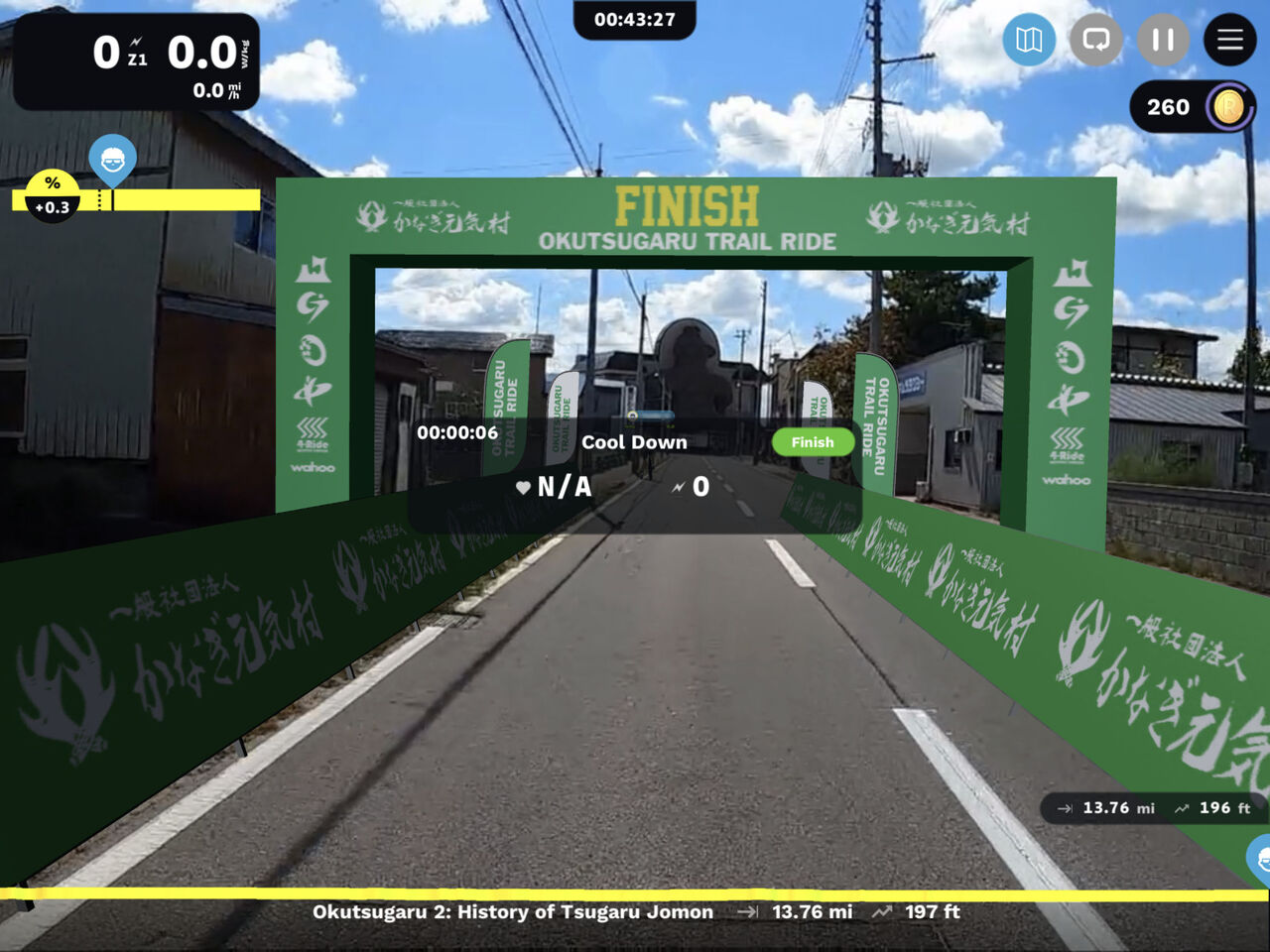Open the blue avatar tab at right edge
1270x952 pixels.
click(x=1260, y=859)
